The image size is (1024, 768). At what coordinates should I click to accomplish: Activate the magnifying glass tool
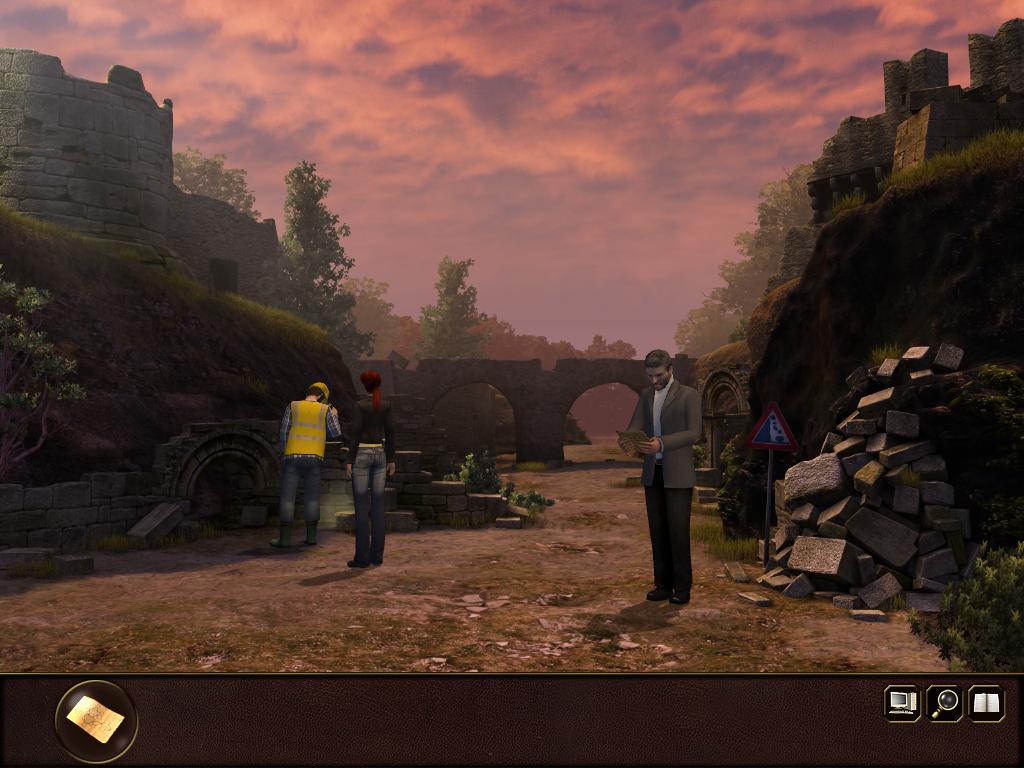pyautogui.click(x=944, y=702)
